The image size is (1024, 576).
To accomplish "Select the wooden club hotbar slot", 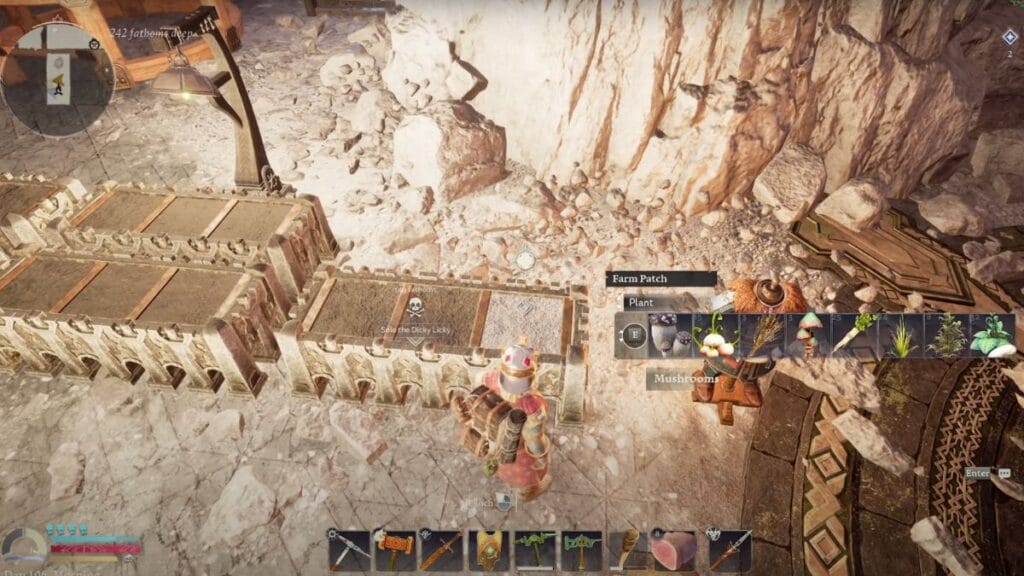I will pyautogui.click(x=629, y=551).
